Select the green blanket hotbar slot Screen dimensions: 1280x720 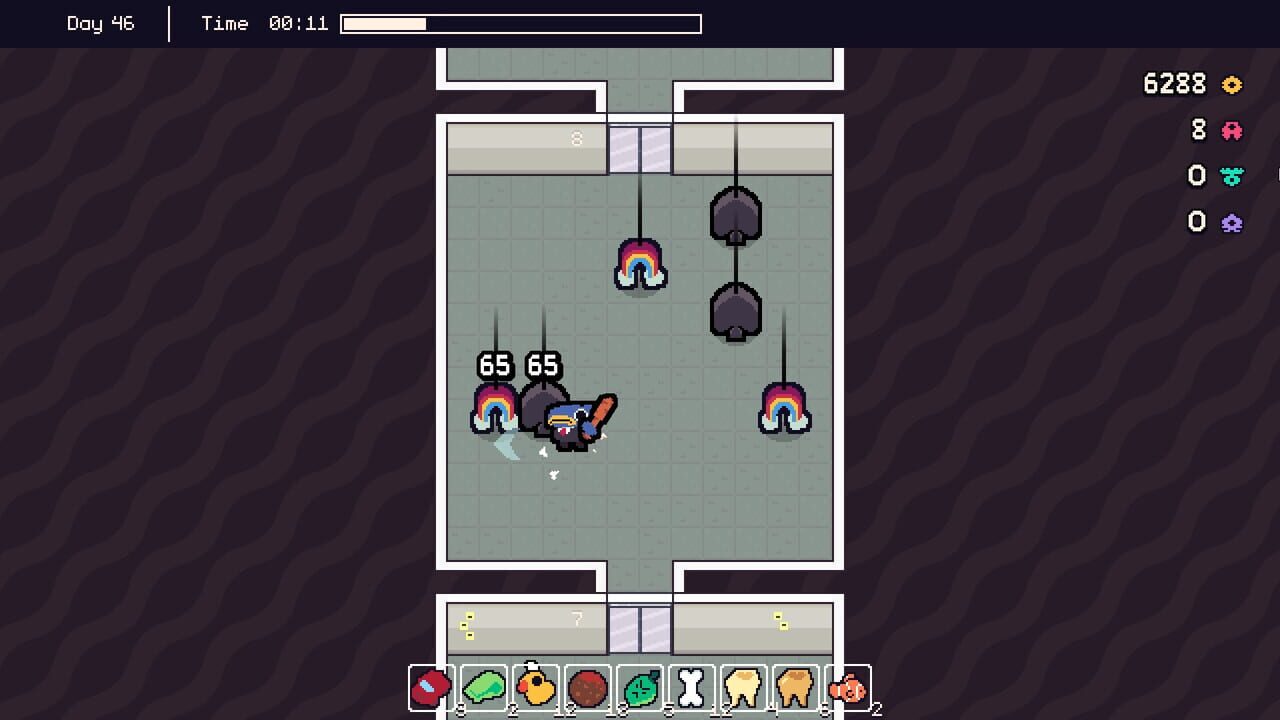pos(484,687)
